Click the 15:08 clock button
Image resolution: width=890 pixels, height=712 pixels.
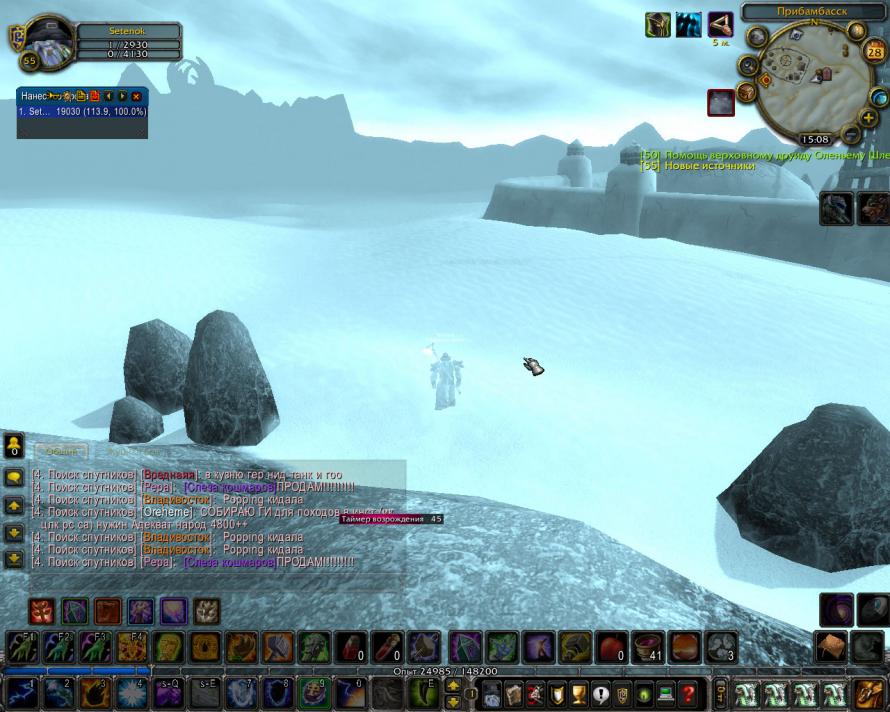tap(815, 140)
